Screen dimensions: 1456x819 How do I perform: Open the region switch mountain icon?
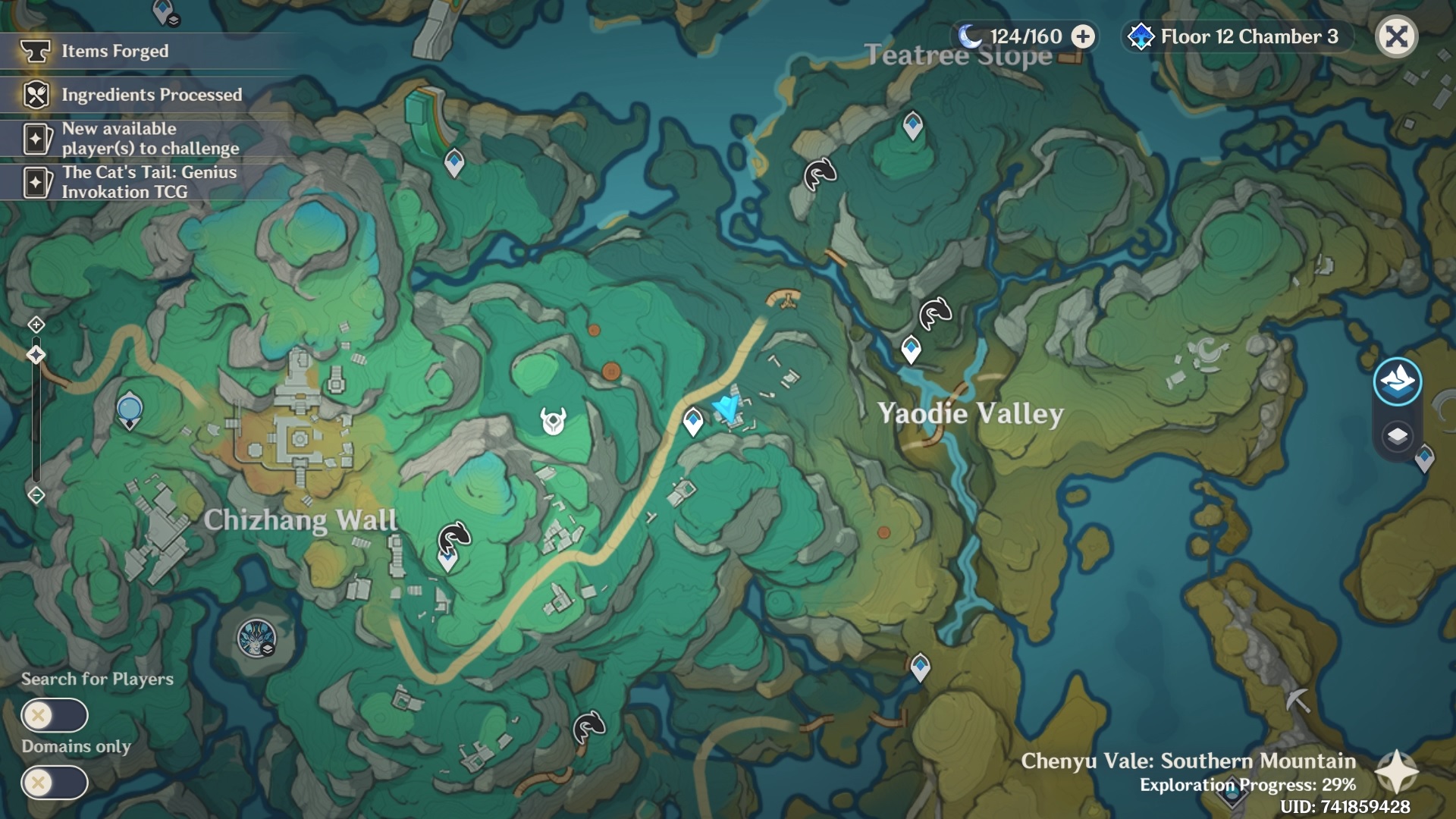click(x=1397, y=381)
